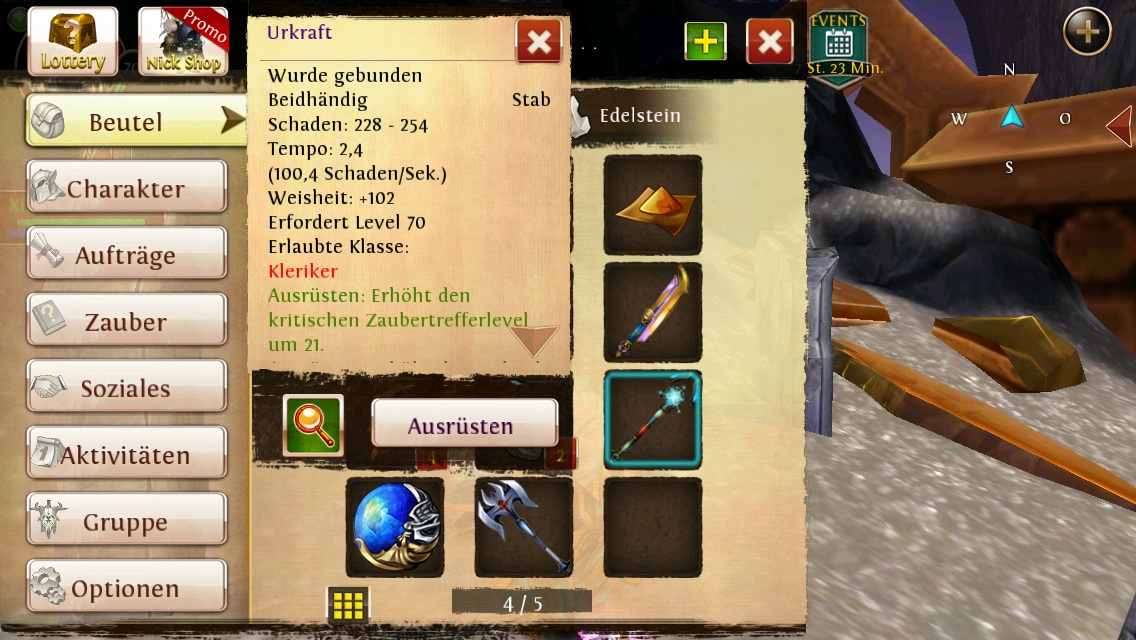Select the blue globe helmet item
The width and height of the screenshot is (1136, 640).
395,527
